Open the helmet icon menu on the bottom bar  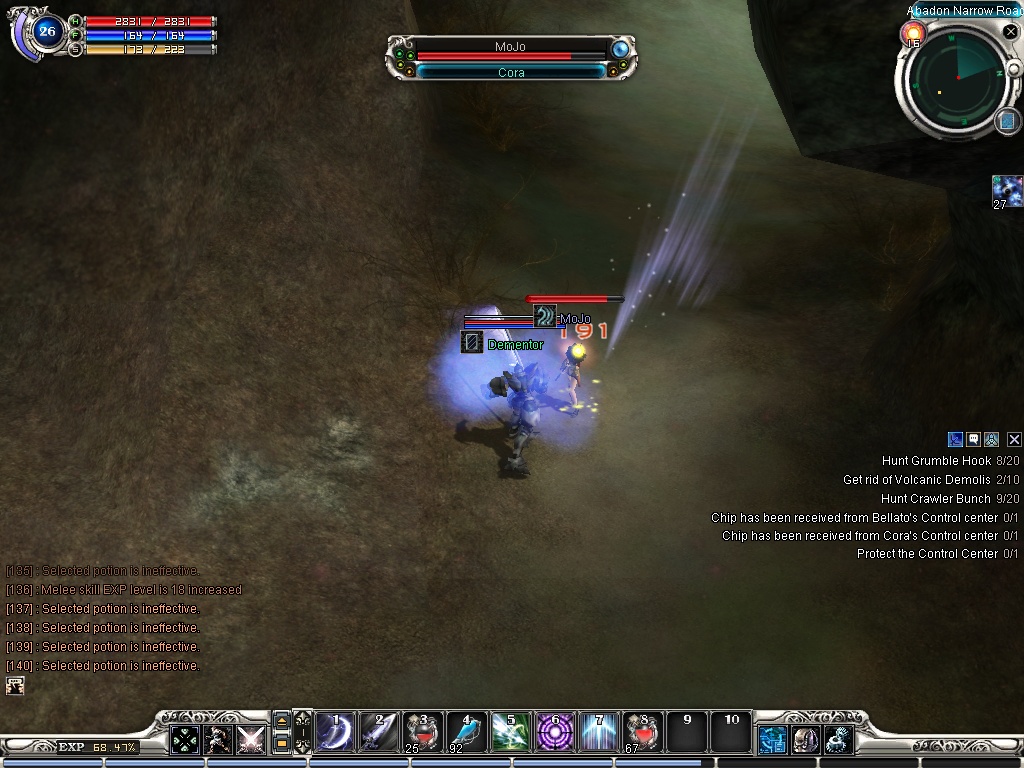pos(805,740)
